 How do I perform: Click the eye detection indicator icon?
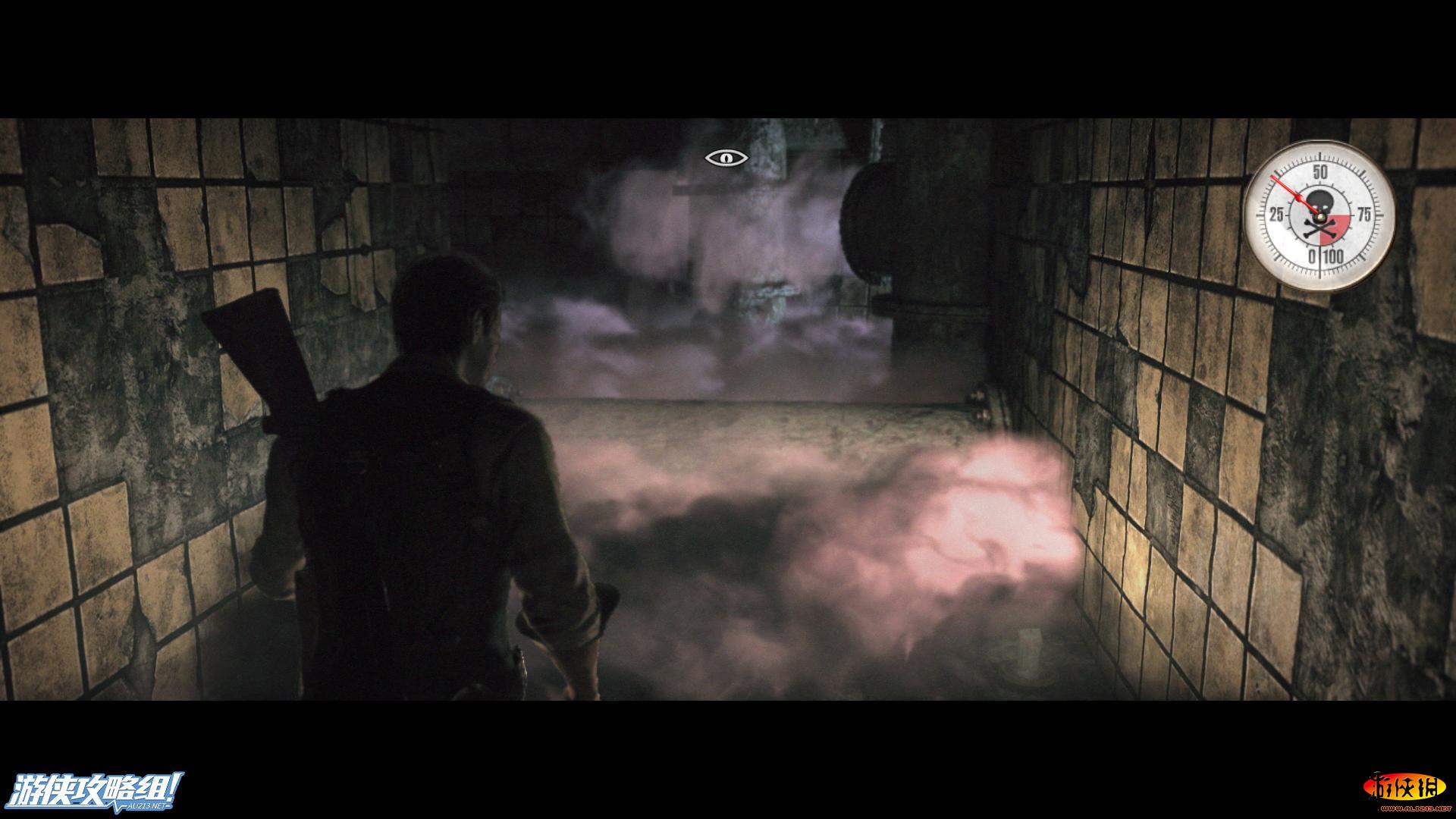(726, 158)
